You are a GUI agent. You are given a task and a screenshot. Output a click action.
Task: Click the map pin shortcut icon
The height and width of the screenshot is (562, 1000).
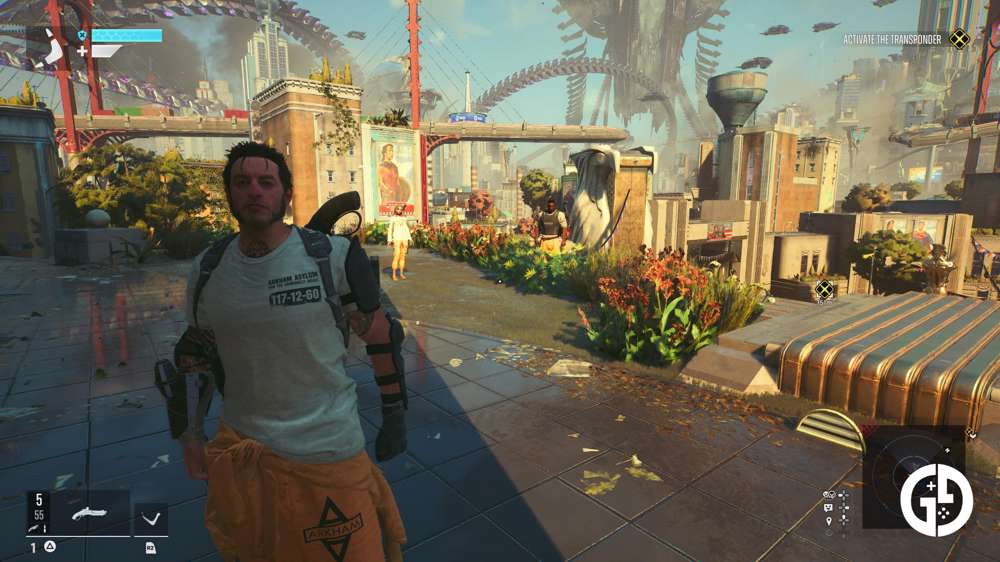[829, 521]
